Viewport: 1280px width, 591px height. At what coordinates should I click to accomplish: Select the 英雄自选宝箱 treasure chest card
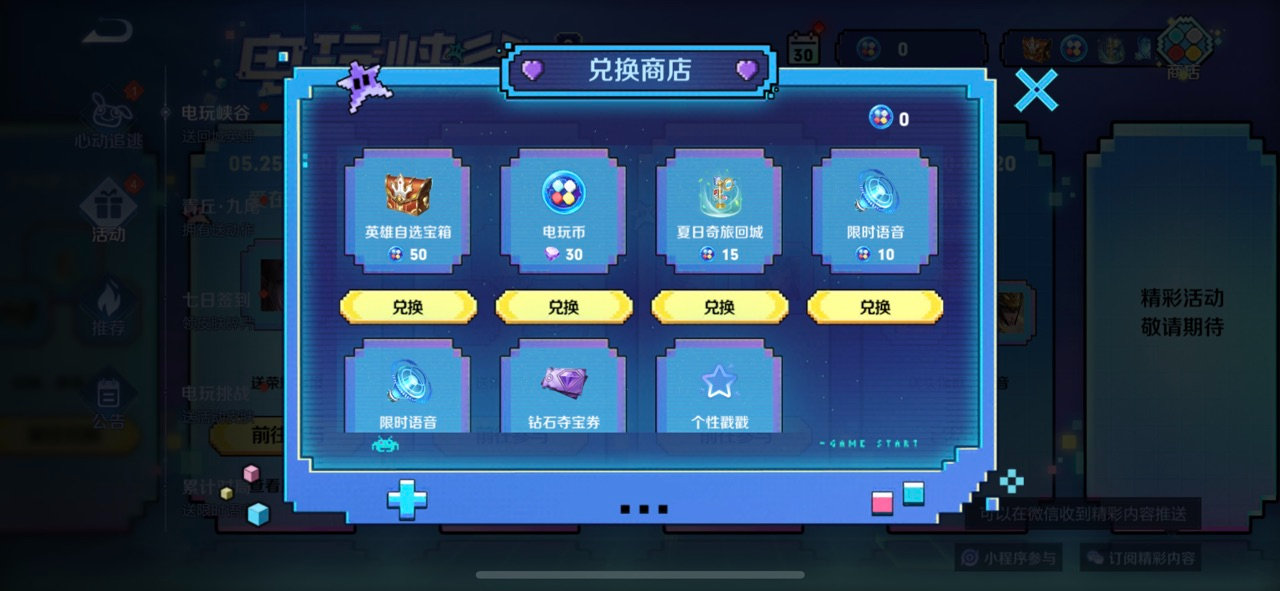point(408,212)
